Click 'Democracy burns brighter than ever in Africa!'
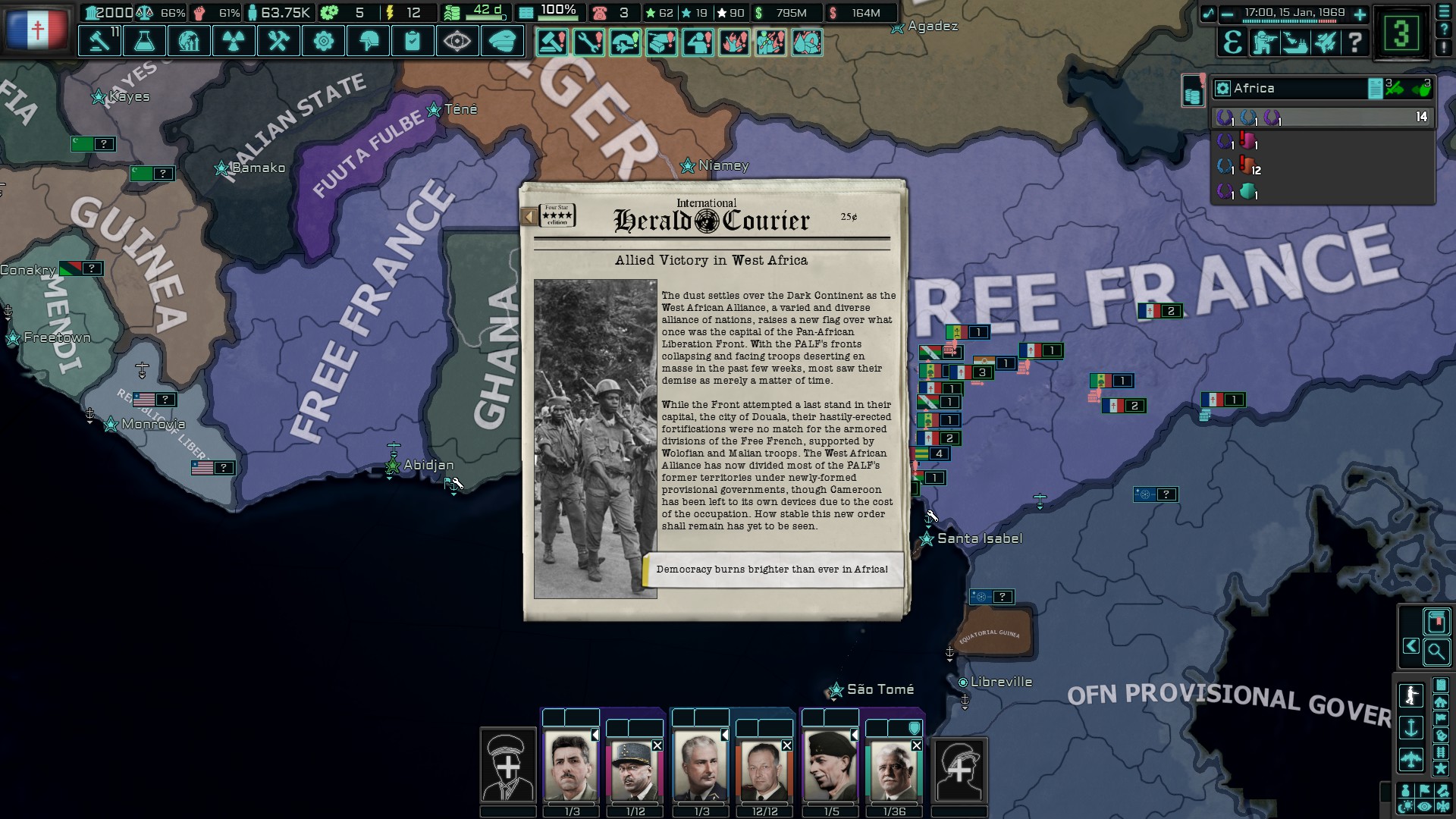Image resolution: width=1456 pixels, height=819 pixels. pyautogui.click(x=771, y=567)
